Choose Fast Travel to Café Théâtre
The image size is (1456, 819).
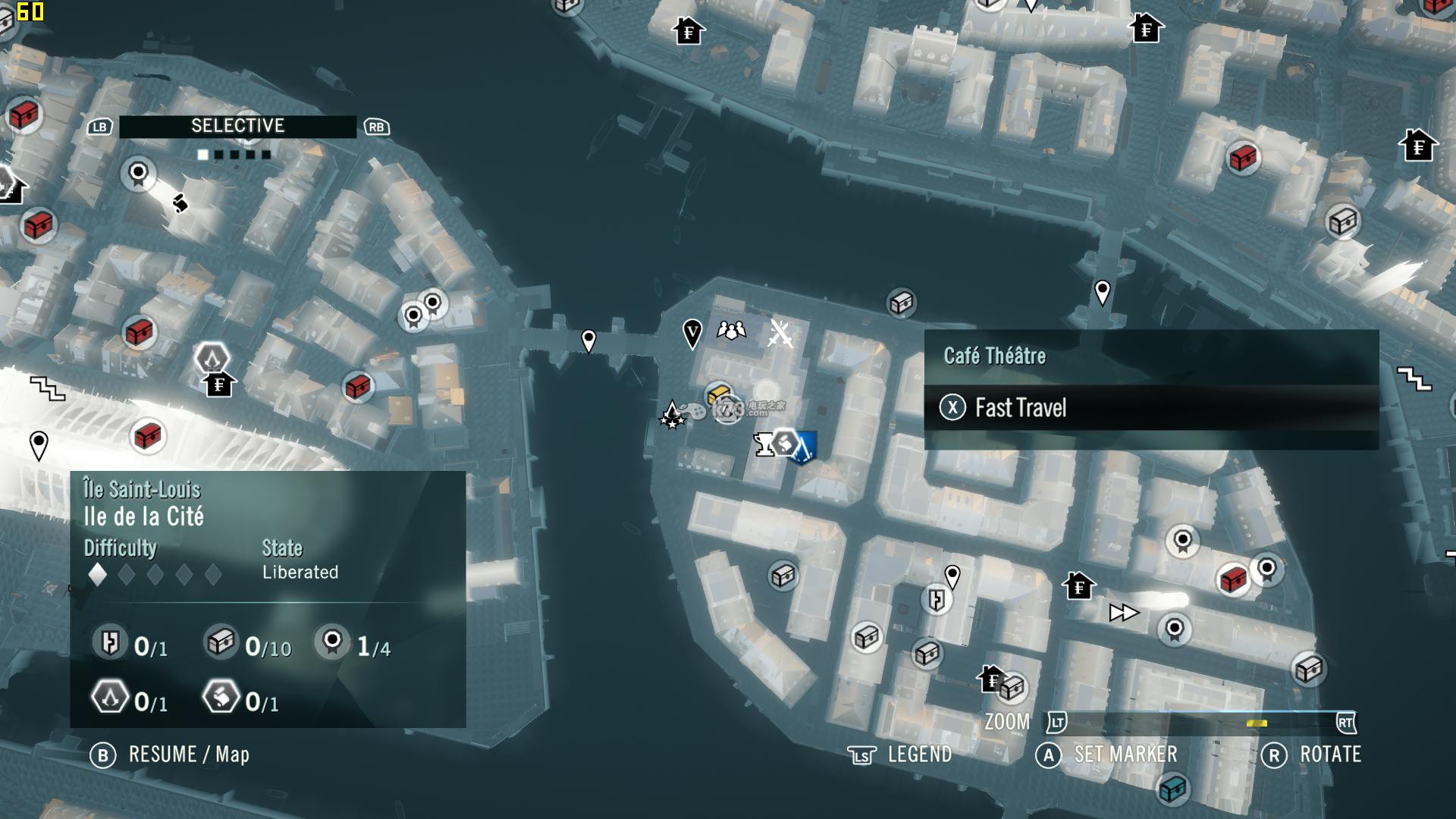click(x=1020, y=408)
